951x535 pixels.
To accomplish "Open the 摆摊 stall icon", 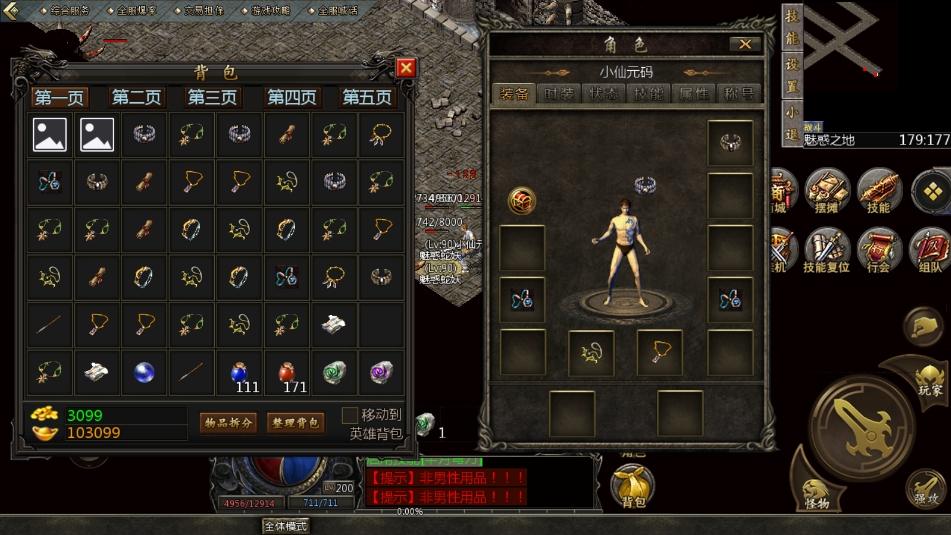I will pyautogui.click(x=828, y=191).
